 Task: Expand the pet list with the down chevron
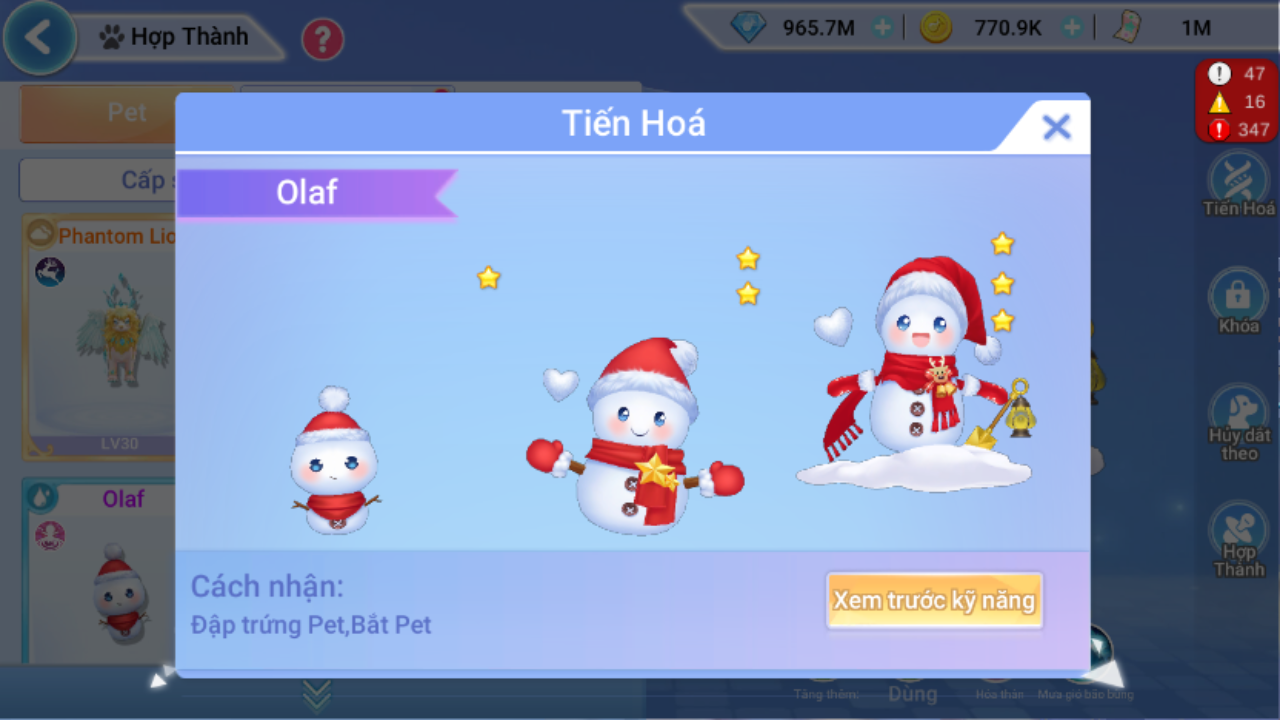pyautogui.click(x=317, y=693)
